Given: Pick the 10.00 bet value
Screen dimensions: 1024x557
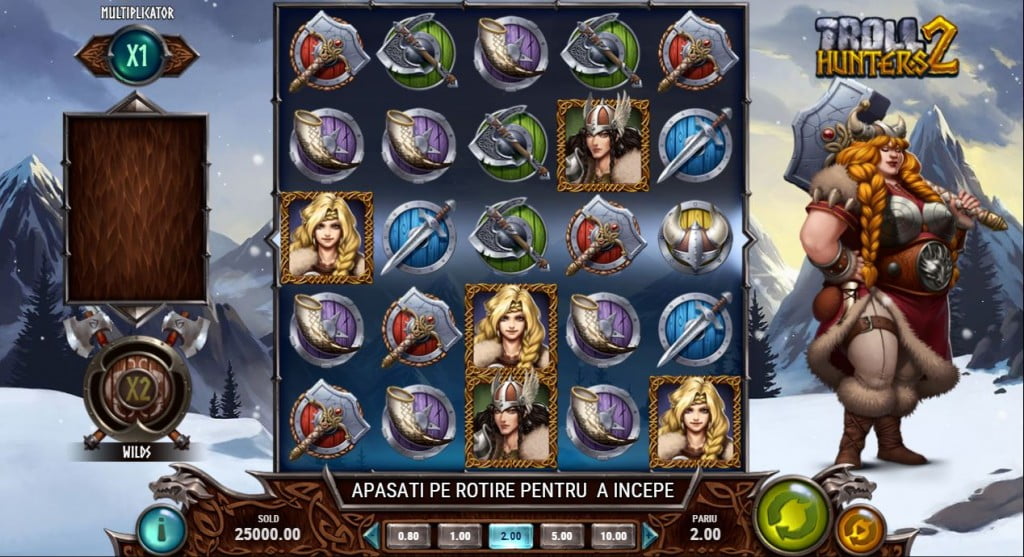Looking at the screenshot, I should (613, 536).
